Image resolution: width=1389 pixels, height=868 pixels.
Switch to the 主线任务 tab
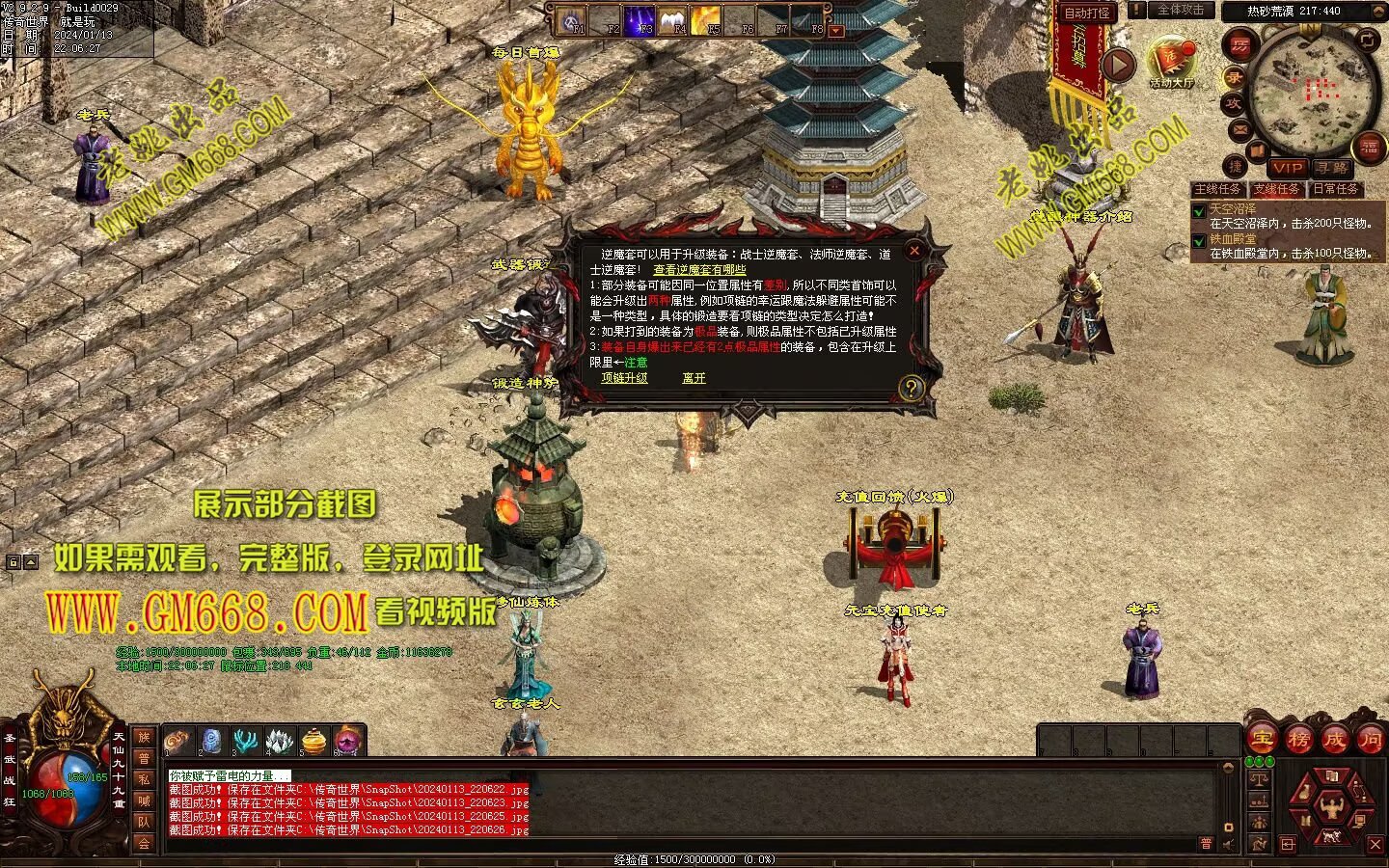(1218, 189)
